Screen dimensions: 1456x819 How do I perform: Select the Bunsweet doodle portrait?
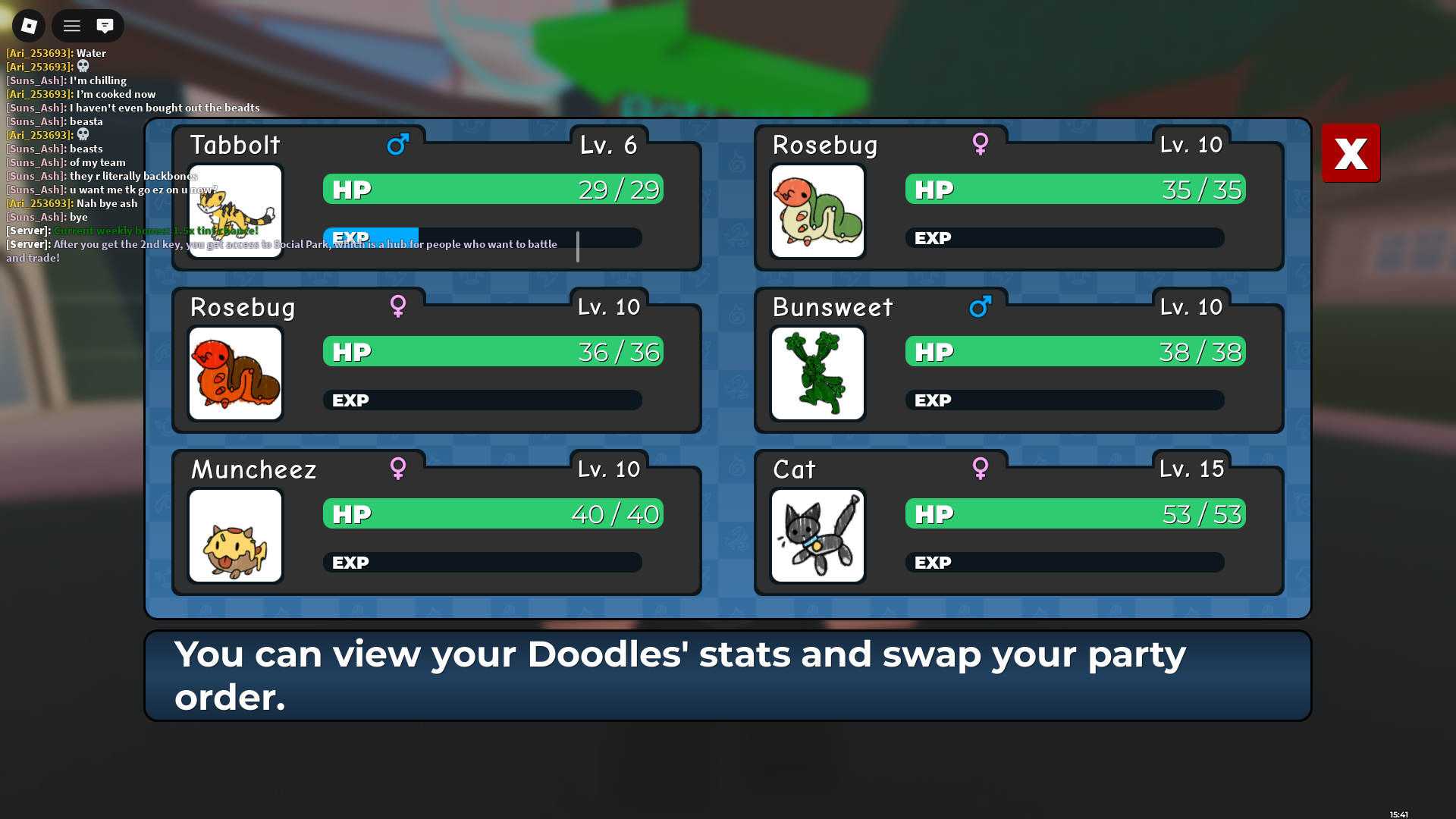click(x=817, y=373)
